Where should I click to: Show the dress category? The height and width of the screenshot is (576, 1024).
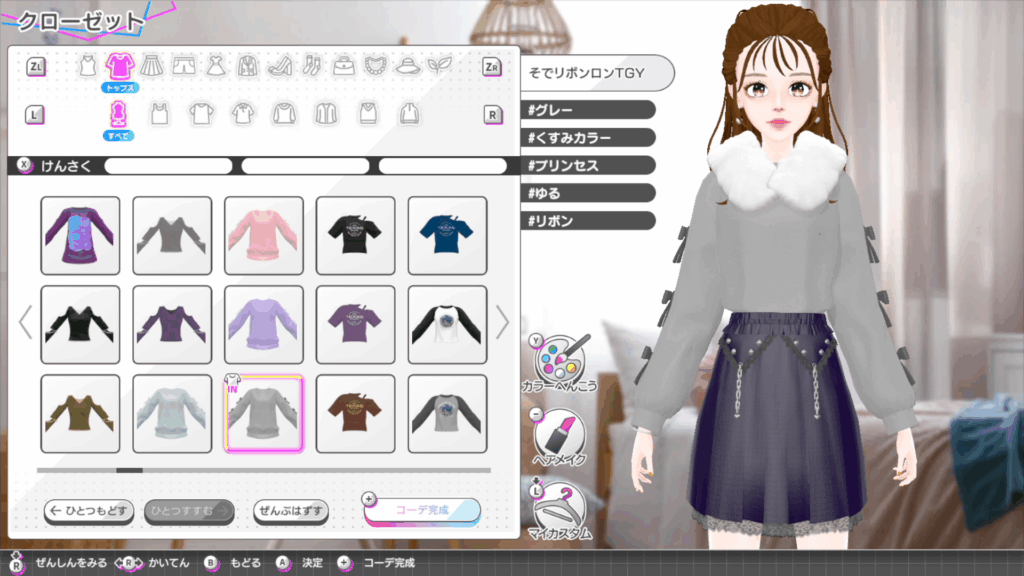[x=215, y=66]
